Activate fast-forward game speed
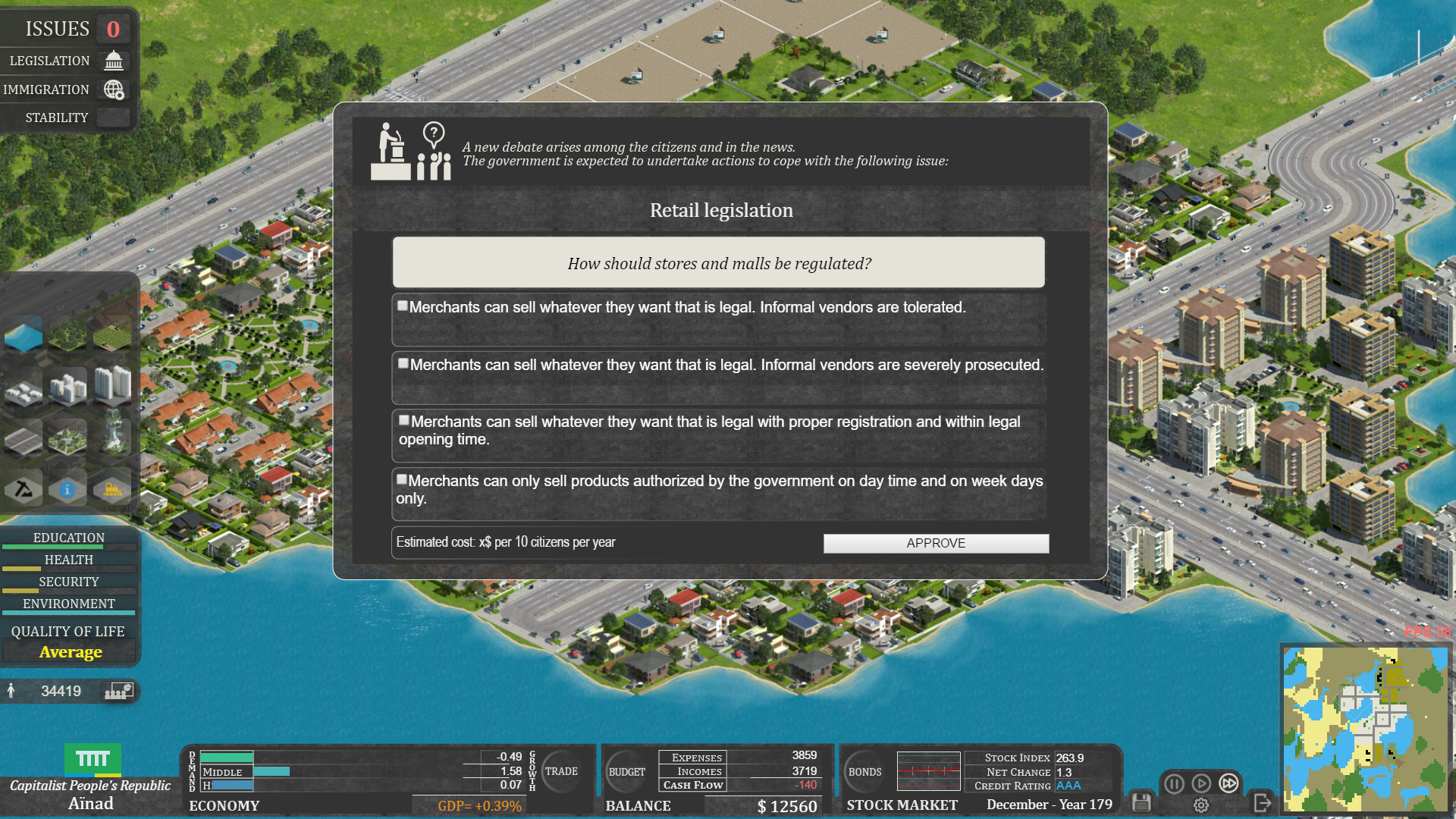 click(1228, 783)
